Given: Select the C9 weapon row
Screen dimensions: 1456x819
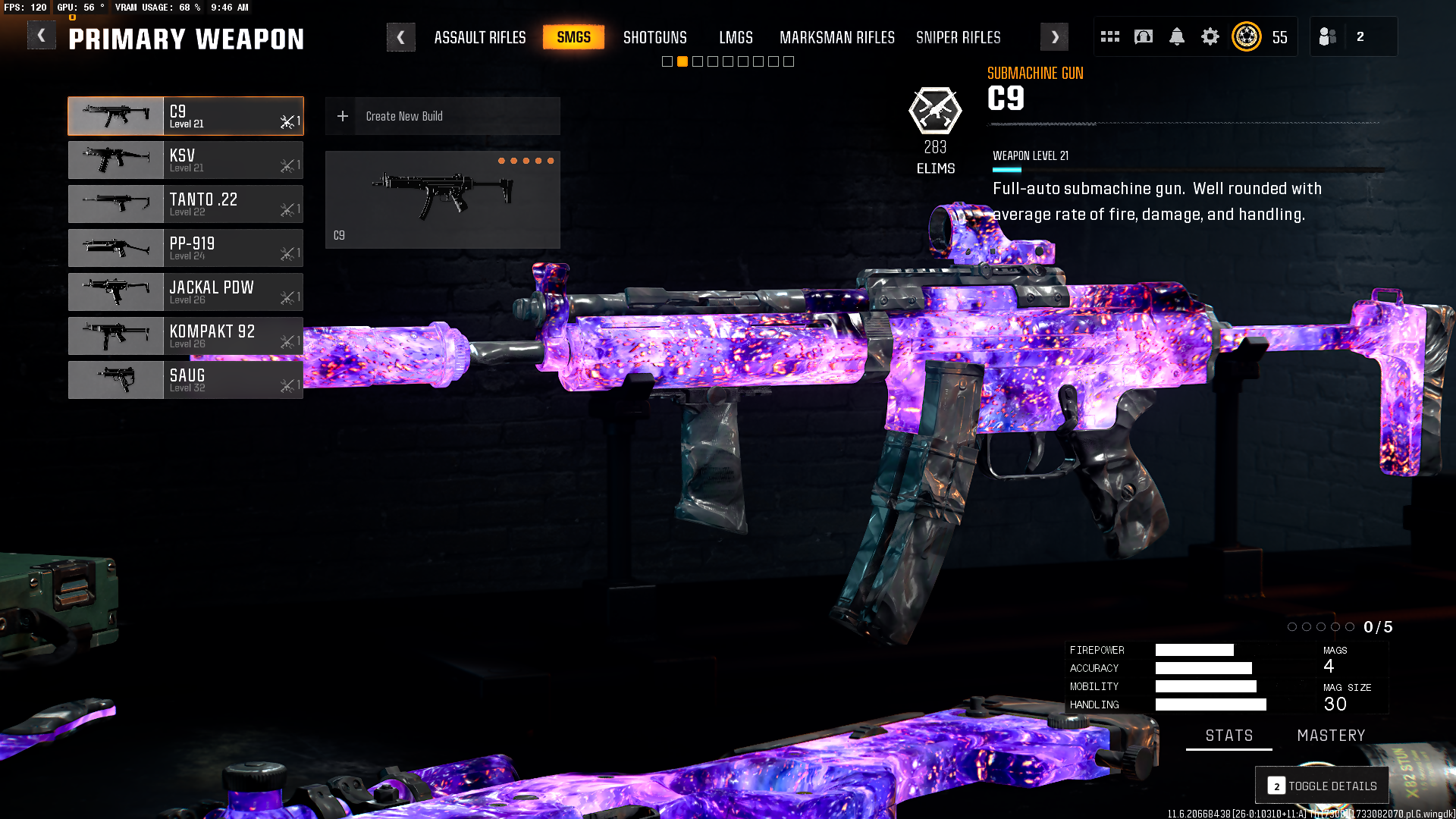Looking at the screenshot, I should [186, 116].
